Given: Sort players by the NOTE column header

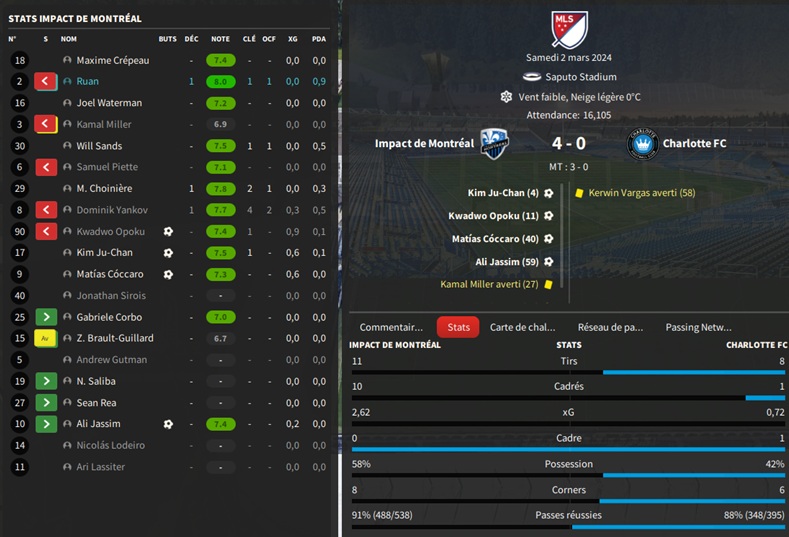Looking at the screenshot, I should pyautogui.click(x=220, y=39).
